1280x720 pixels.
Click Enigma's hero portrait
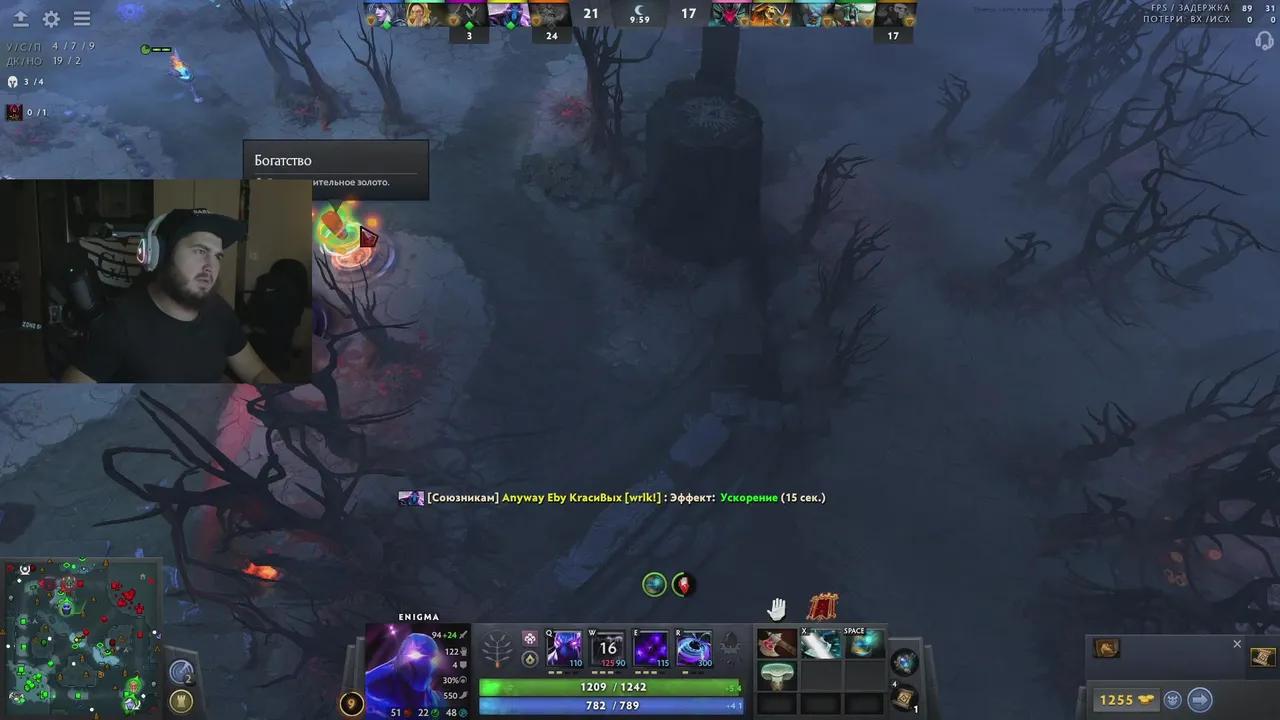point(410,665)
